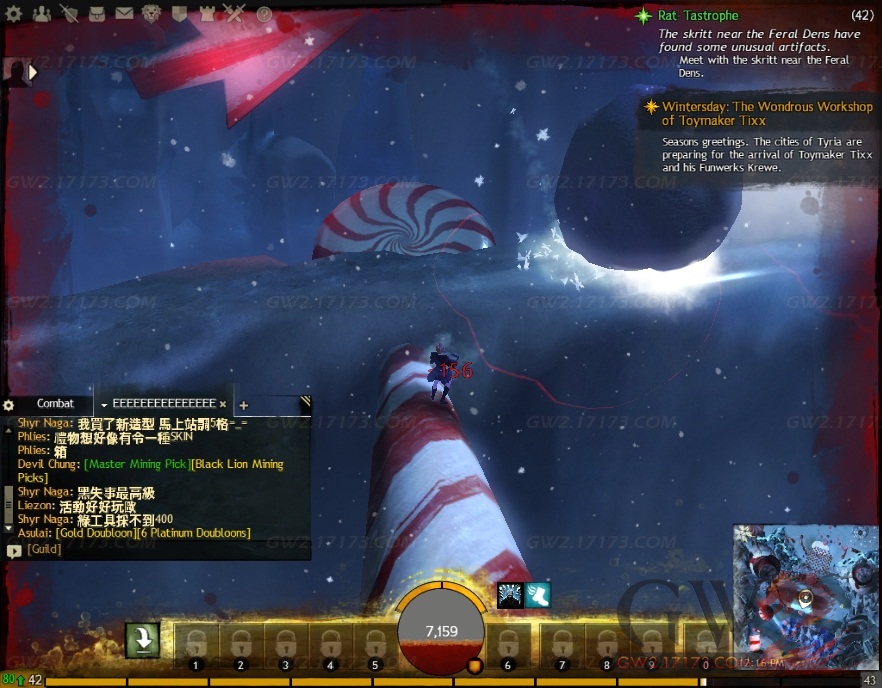Screen dimensions: 882x688
Task: Open chat options gear icon
Action: tap(9, 405)
